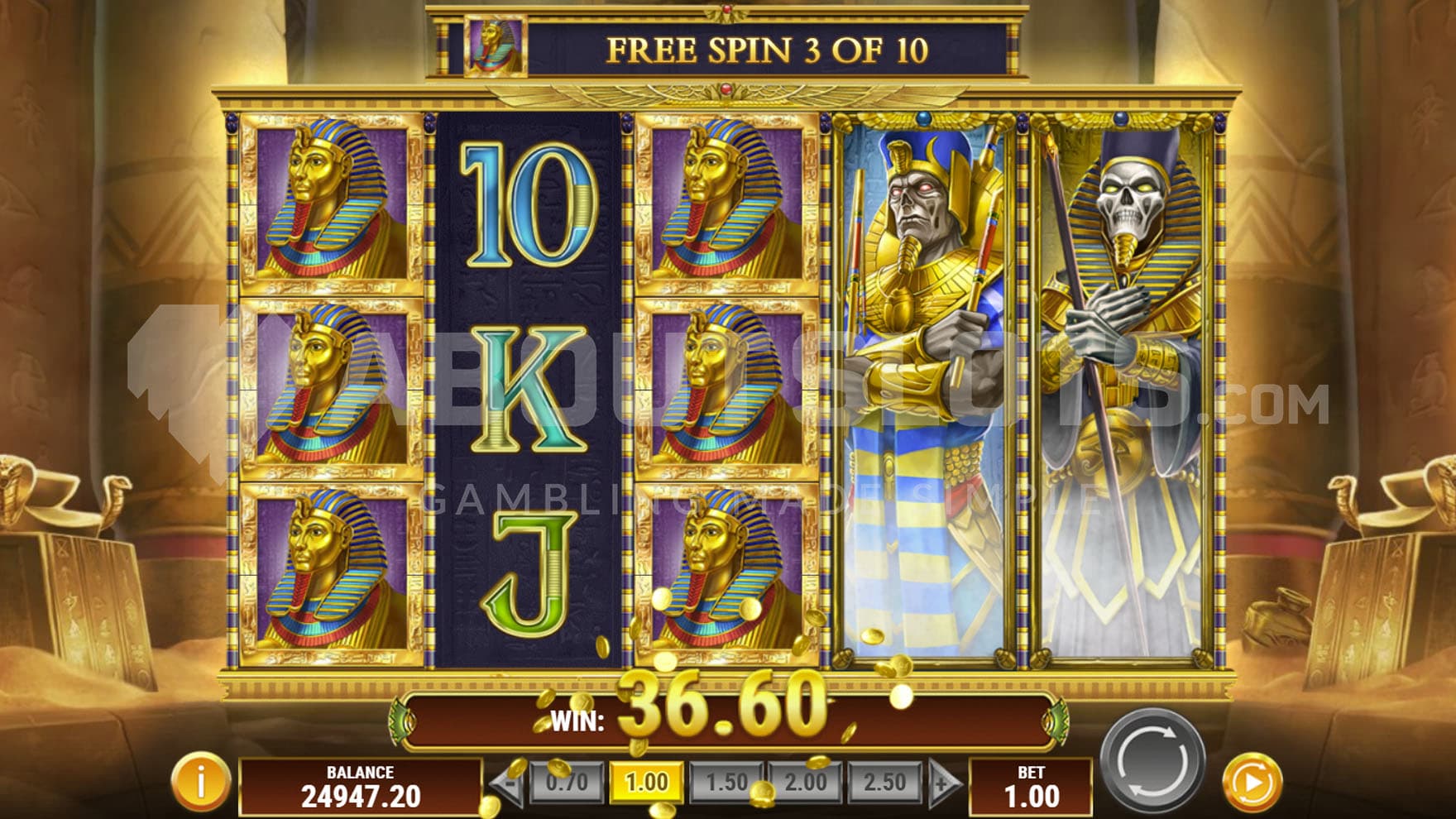Choose the 1.00 bet value

646,783
